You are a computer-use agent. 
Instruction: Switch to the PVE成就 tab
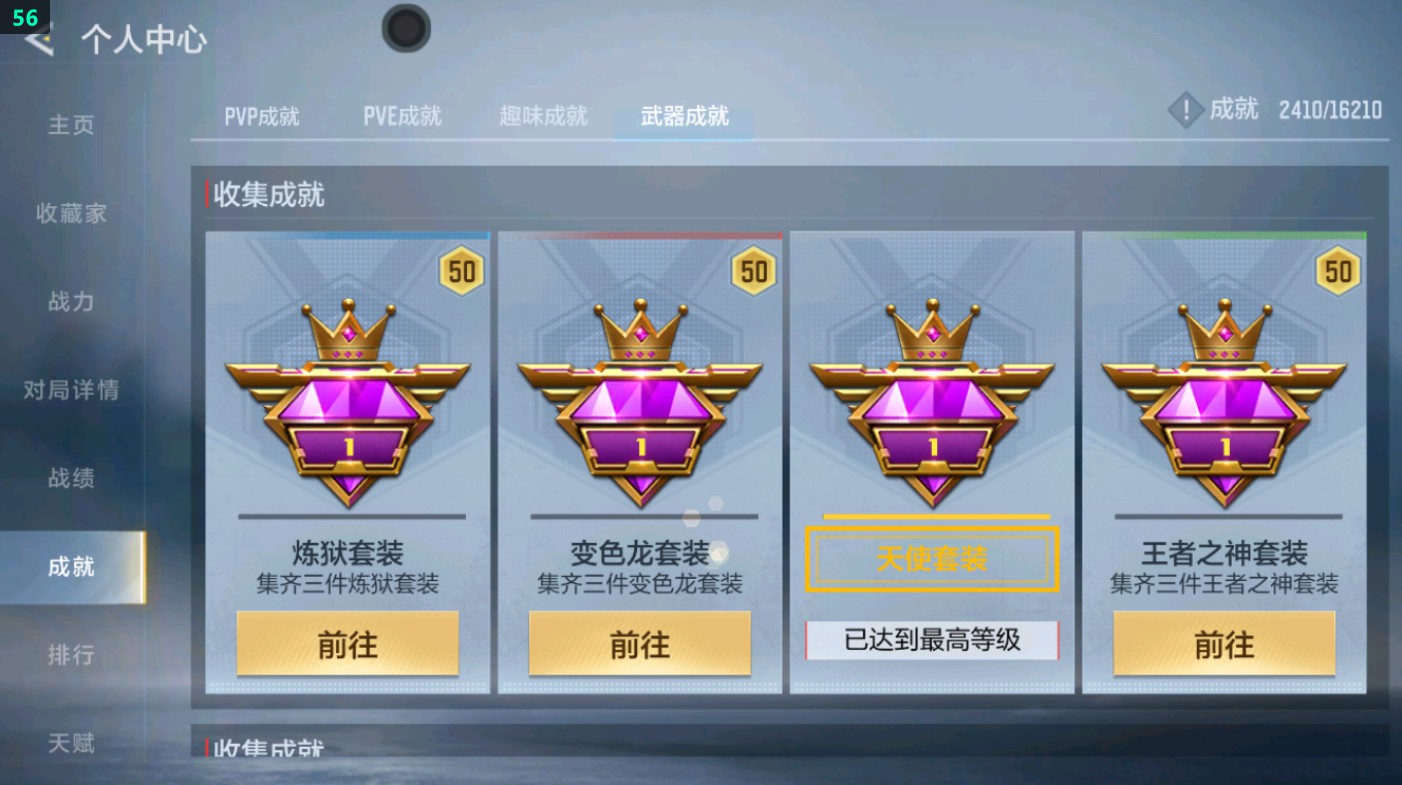402,116
